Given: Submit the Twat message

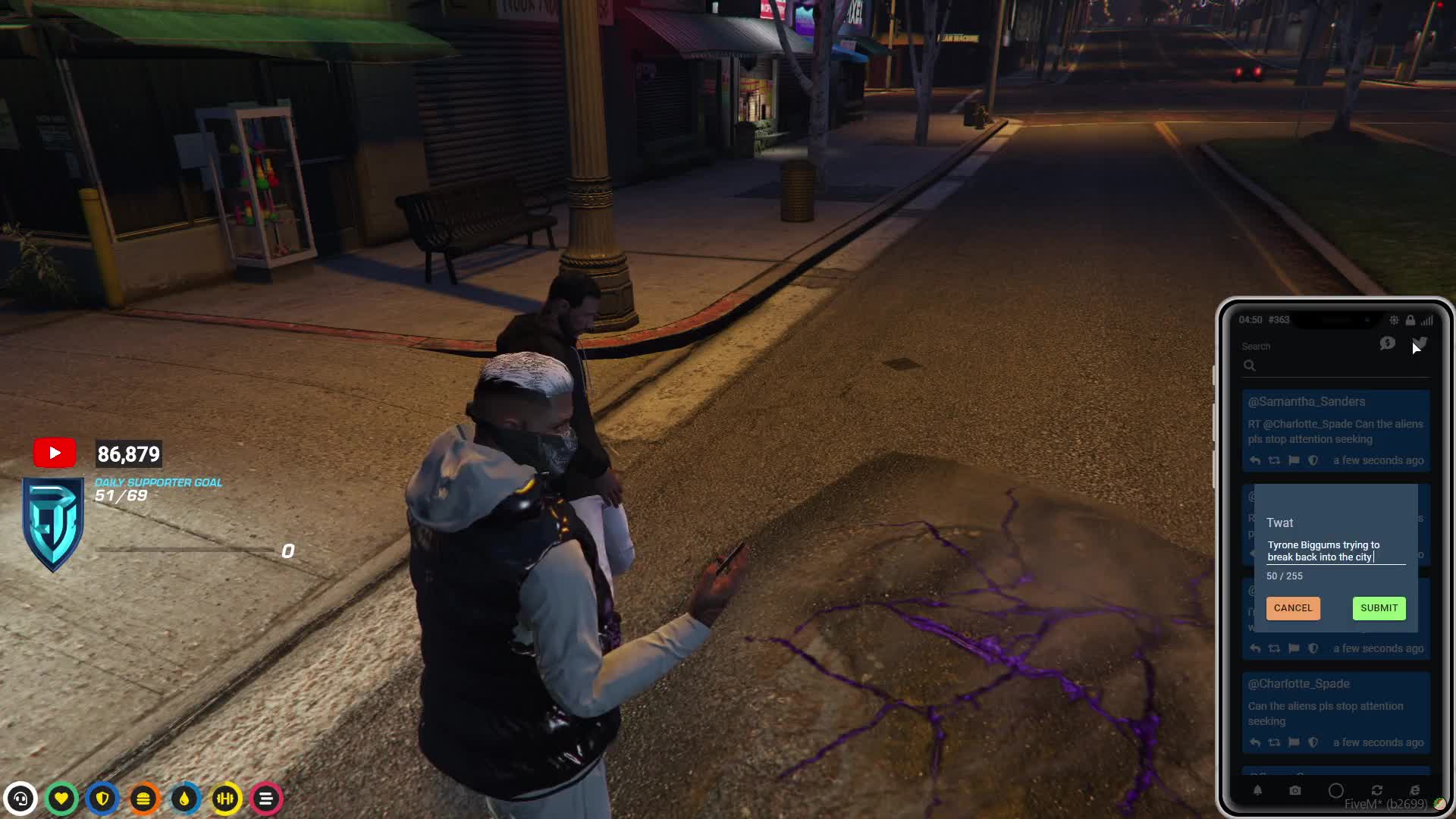Looking at the screenshot, I should pos(1379,608).
